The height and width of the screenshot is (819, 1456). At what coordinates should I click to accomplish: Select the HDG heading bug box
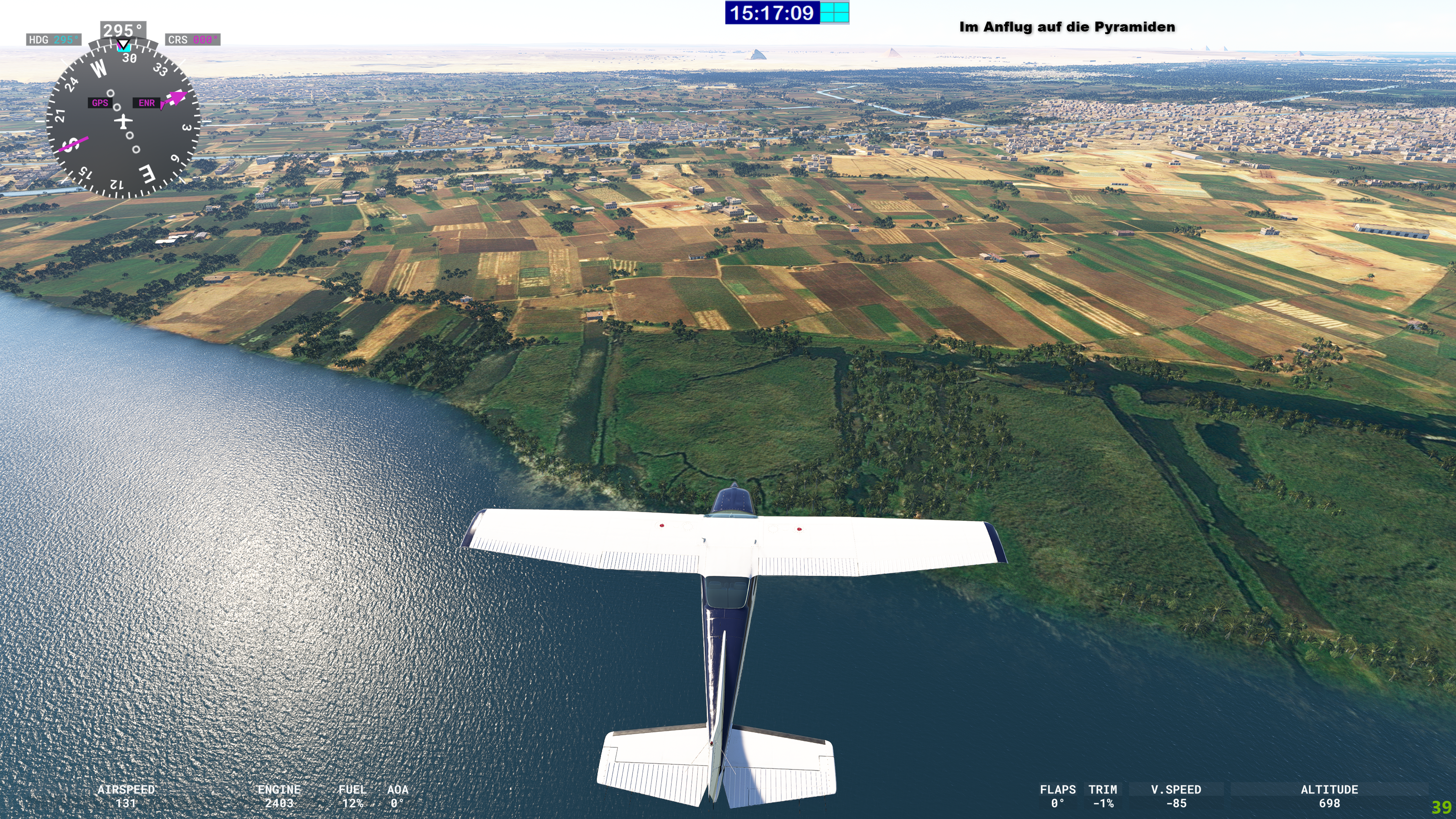pyautogui.click(x=53, y=39)
